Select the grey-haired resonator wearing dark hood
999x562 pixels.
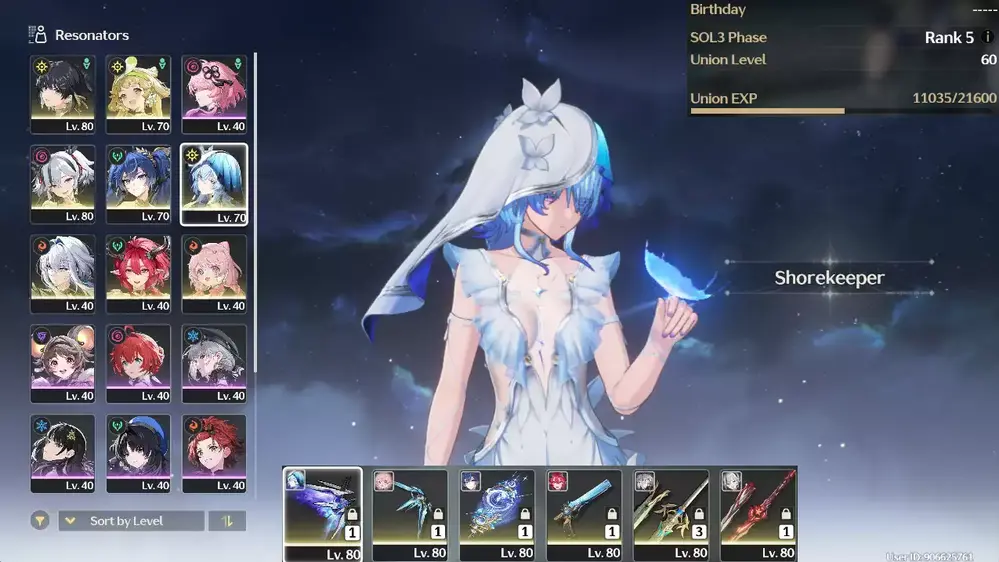point(214,364)
